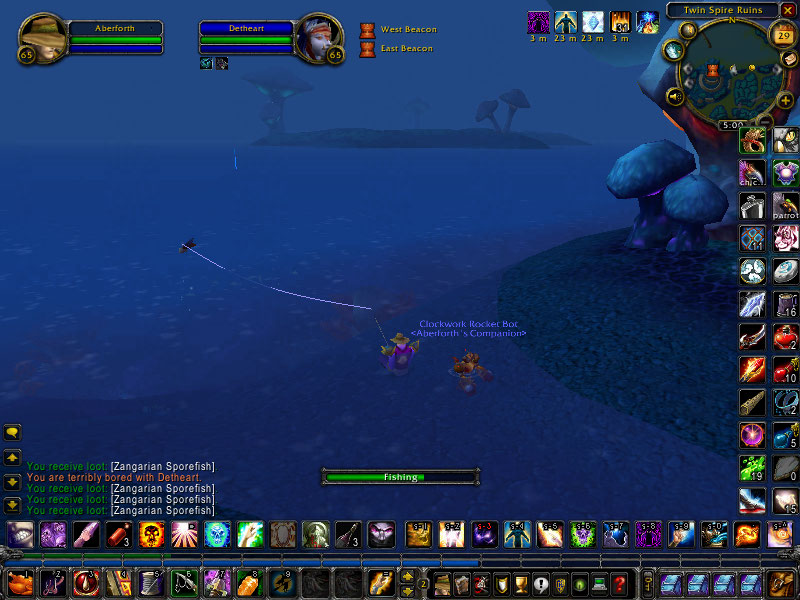Open the calendar showing day 29

coord(784,36)
